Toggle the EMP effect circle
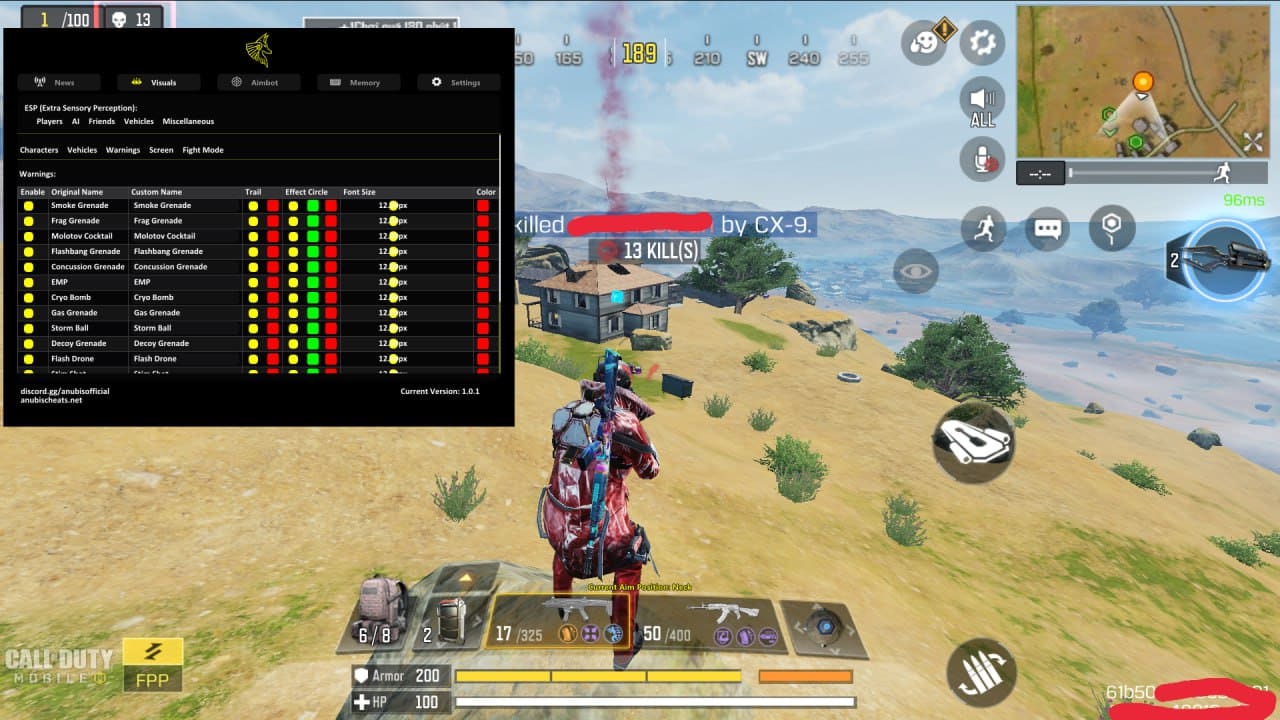This screenshot has width=1280, height=720. point(293,281)
